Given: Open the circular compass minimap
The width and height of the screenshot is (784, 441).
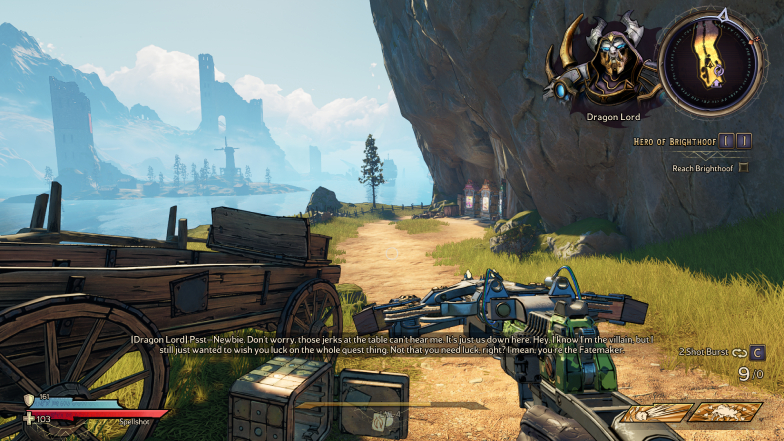Looking at the screenshot, I should click(716, 62).
